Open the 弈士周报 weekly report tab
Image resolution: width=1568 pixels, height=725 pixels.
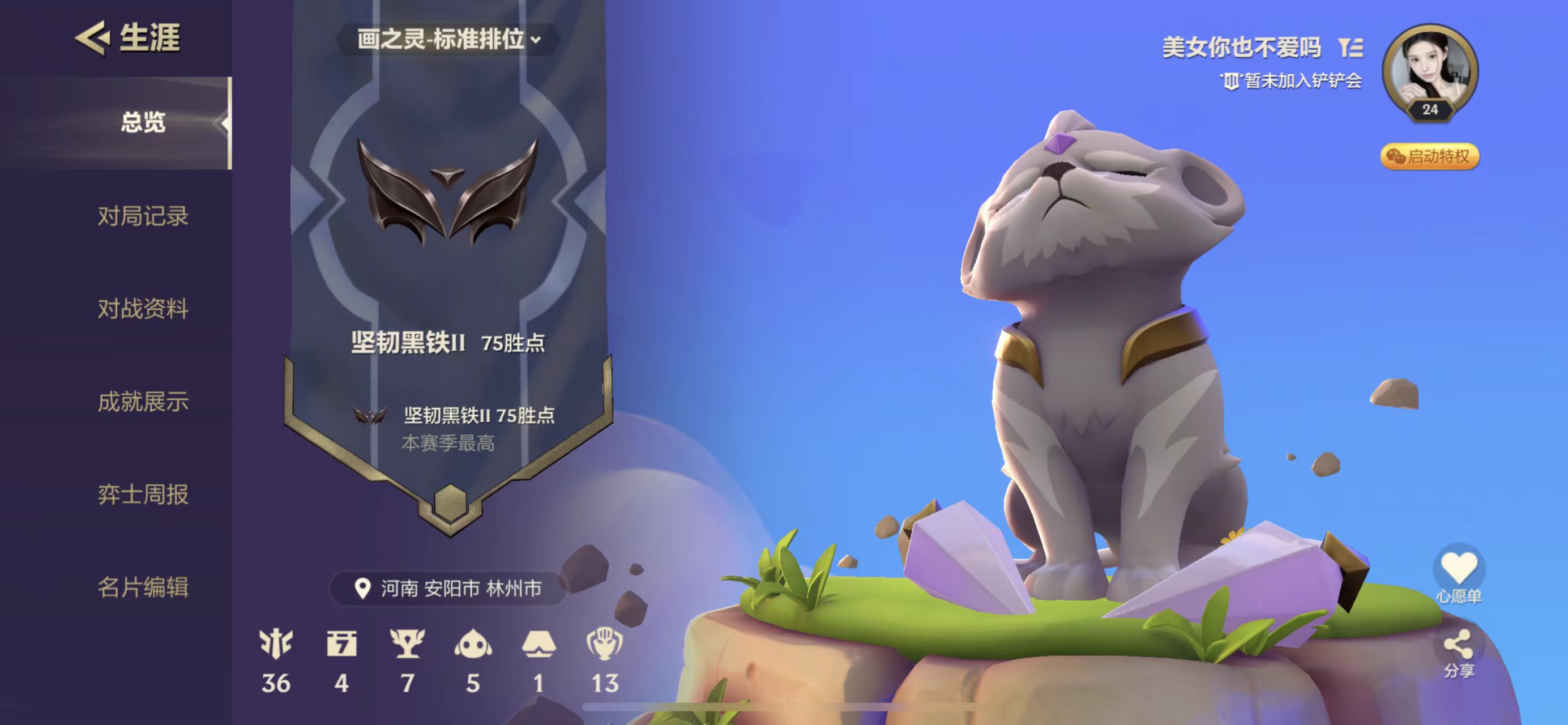click(x=143, y=494)
